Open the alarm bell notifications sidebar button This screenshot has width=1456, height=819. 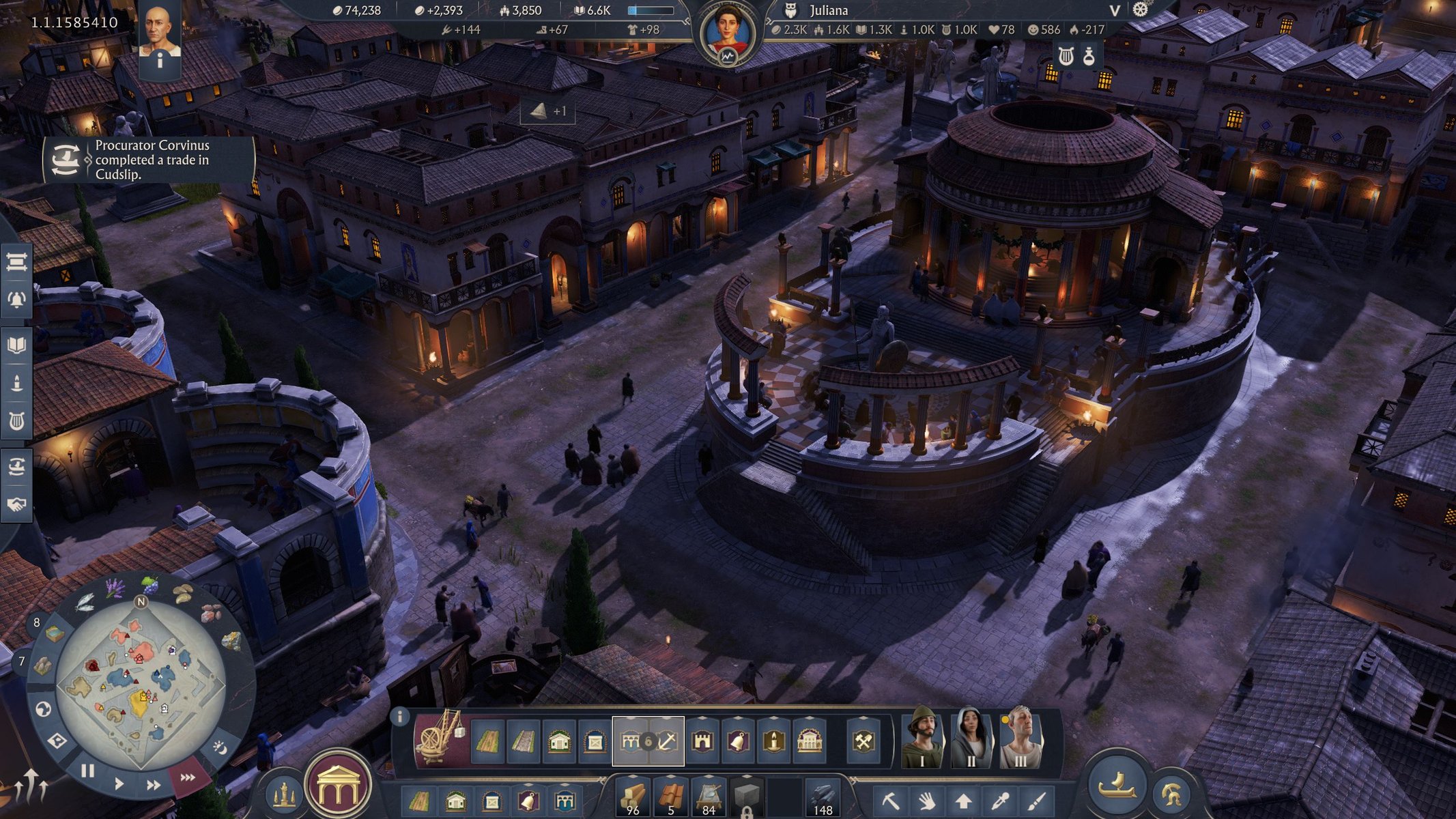tap(16, 300)
